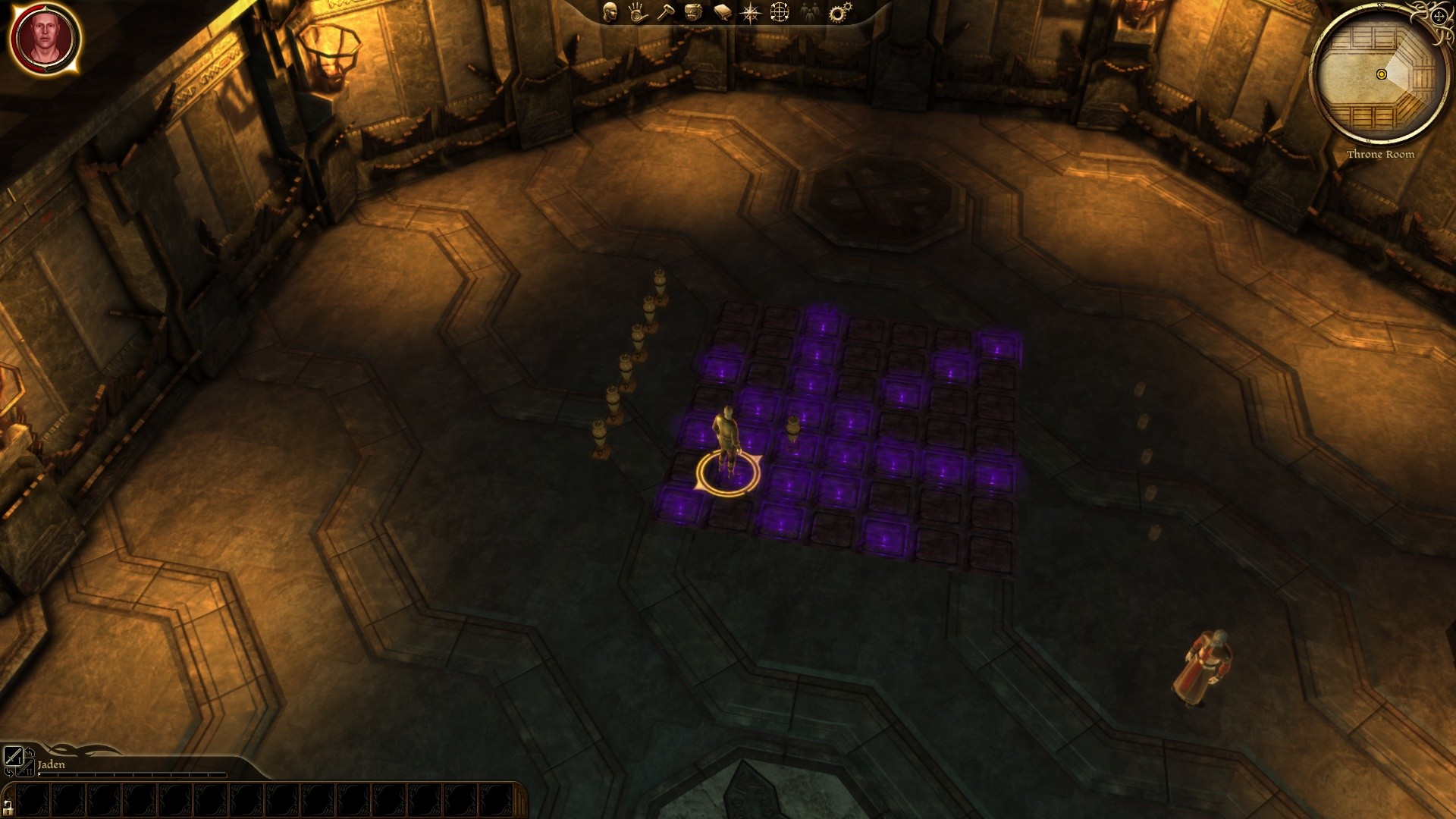The height and width of the screenshot is (819, 1456).
Task: Toggle the quickbar padlock
Action: (x=8, y=807)
